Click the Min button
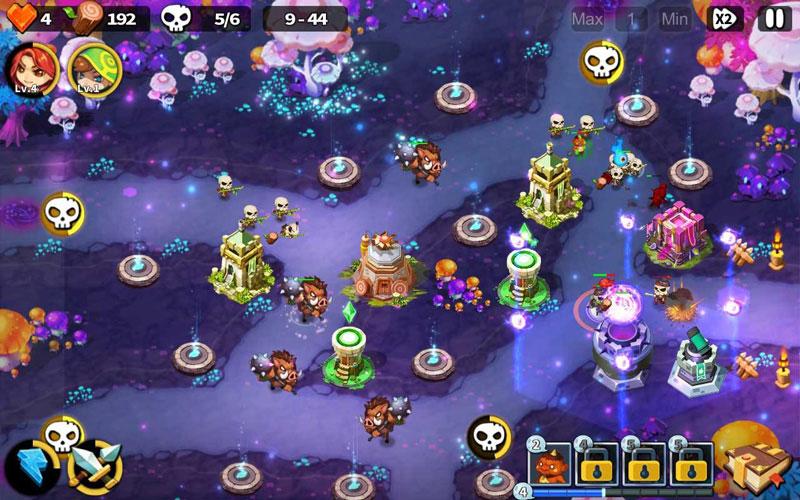This screenshot has width=800, height=500. pyautogui.click(x=675, y=18)
